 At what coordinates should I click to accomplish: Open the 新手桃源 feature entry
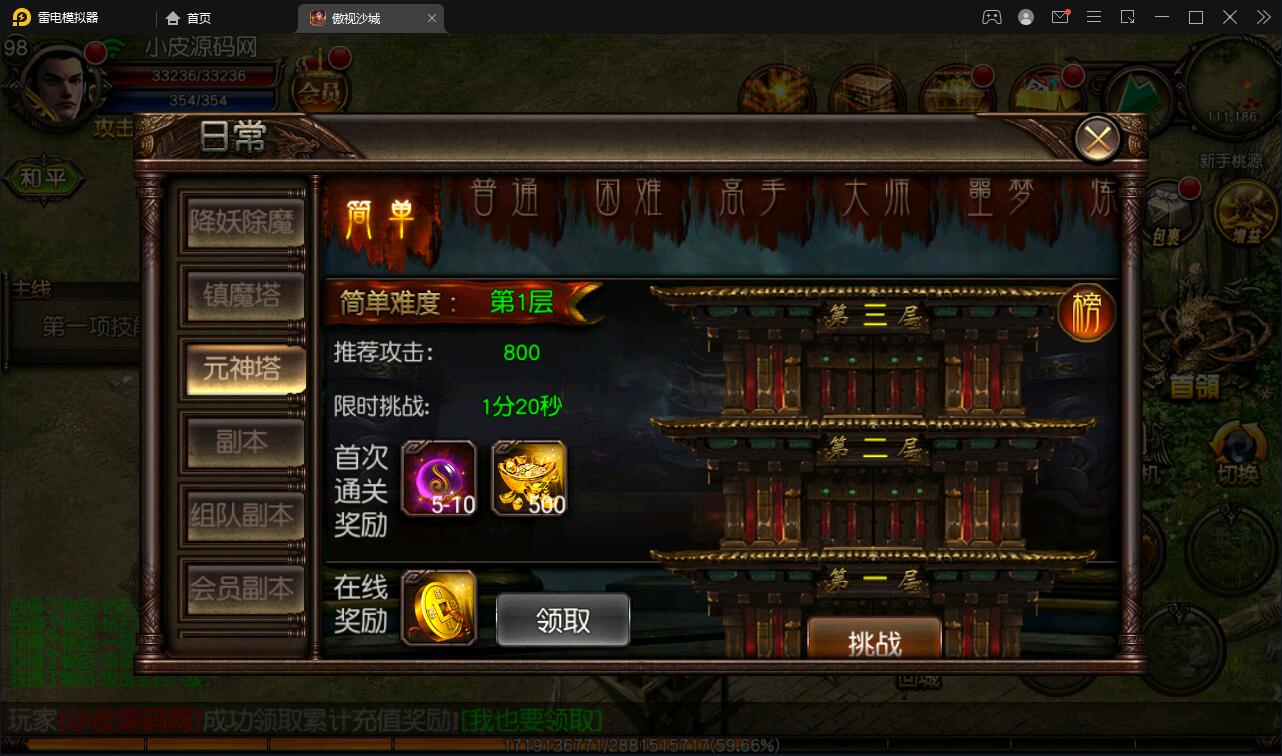tap(1229, 160)
